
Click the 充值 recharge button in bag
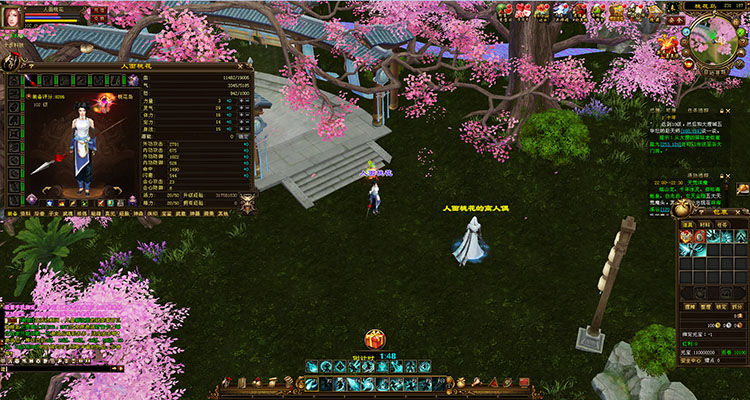(738, 352)
